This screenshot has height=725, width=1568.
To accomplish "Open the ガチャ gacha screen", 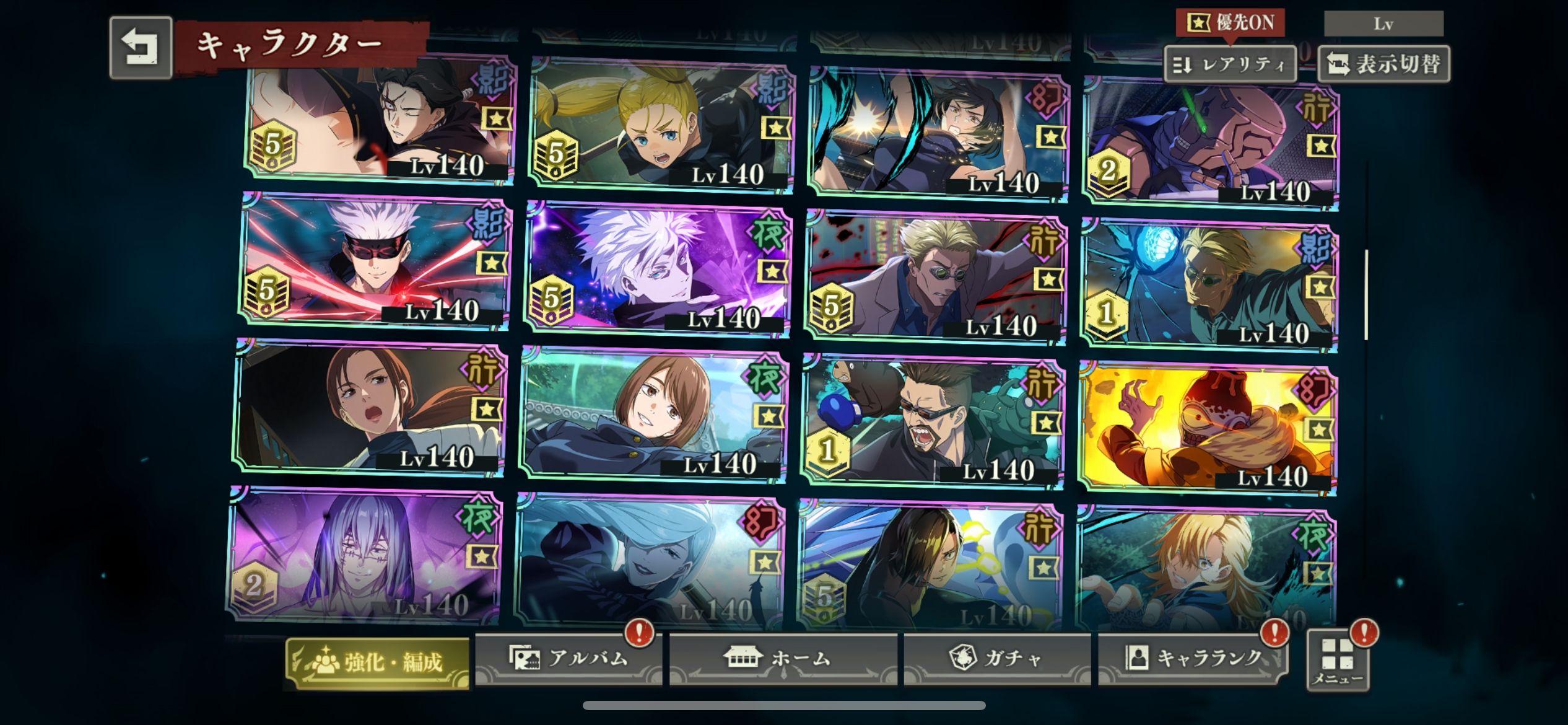I will 997,658.
